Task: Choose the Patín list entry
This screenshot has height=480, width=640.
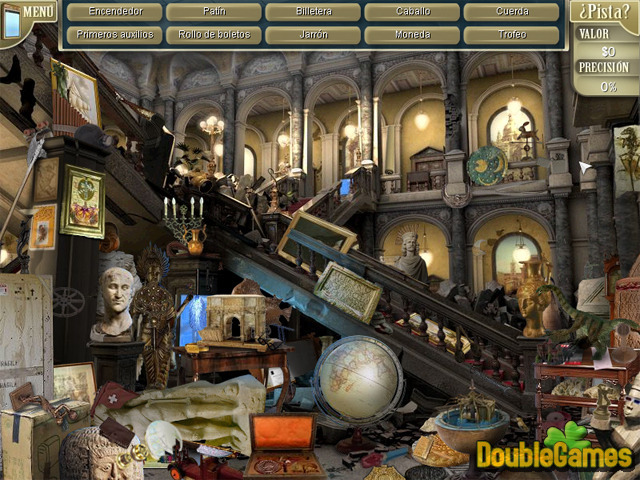Action: 213,12
